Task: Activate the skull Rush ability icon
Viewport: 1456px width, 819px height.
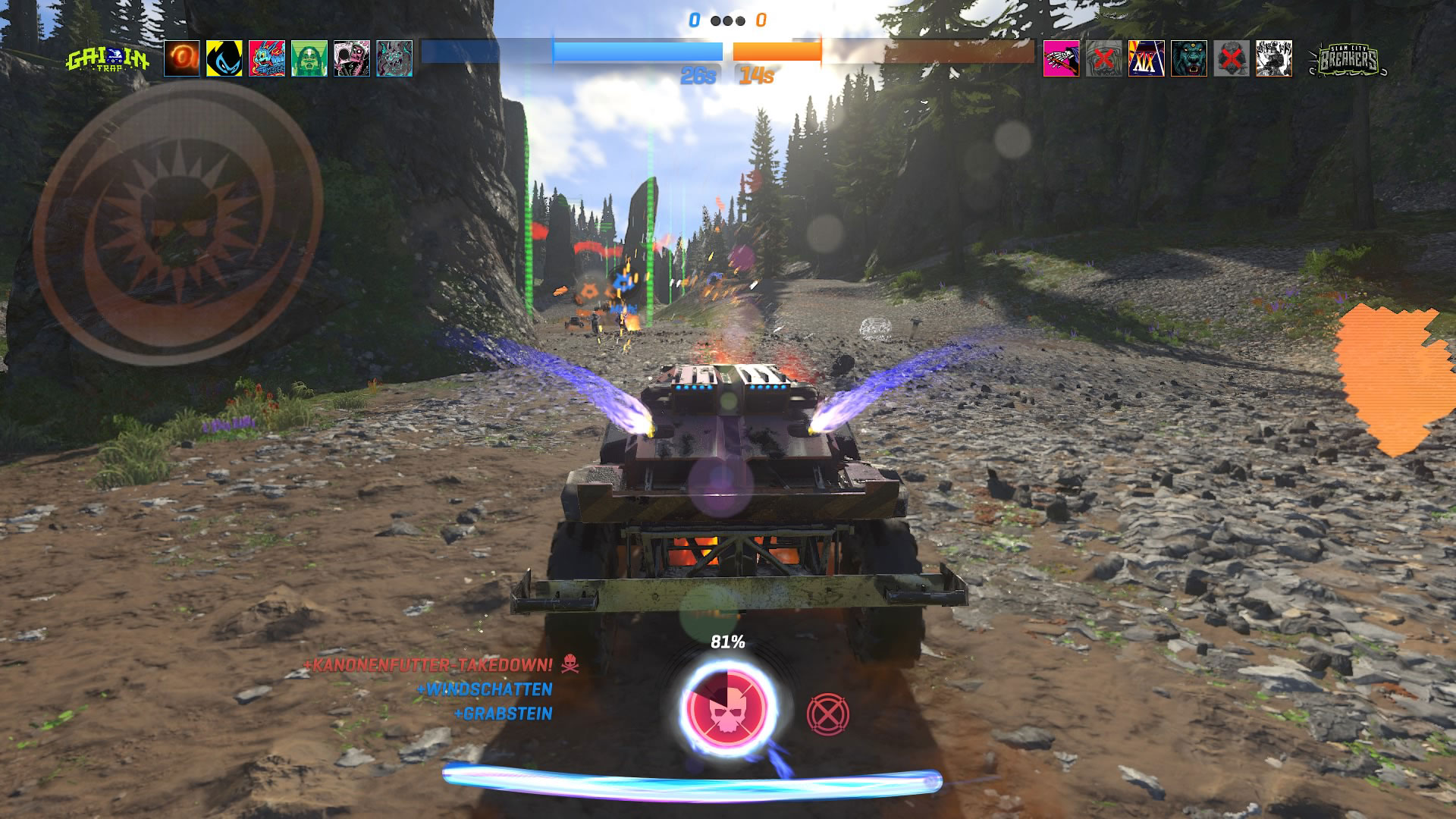Action: click(x=727, y=708)
